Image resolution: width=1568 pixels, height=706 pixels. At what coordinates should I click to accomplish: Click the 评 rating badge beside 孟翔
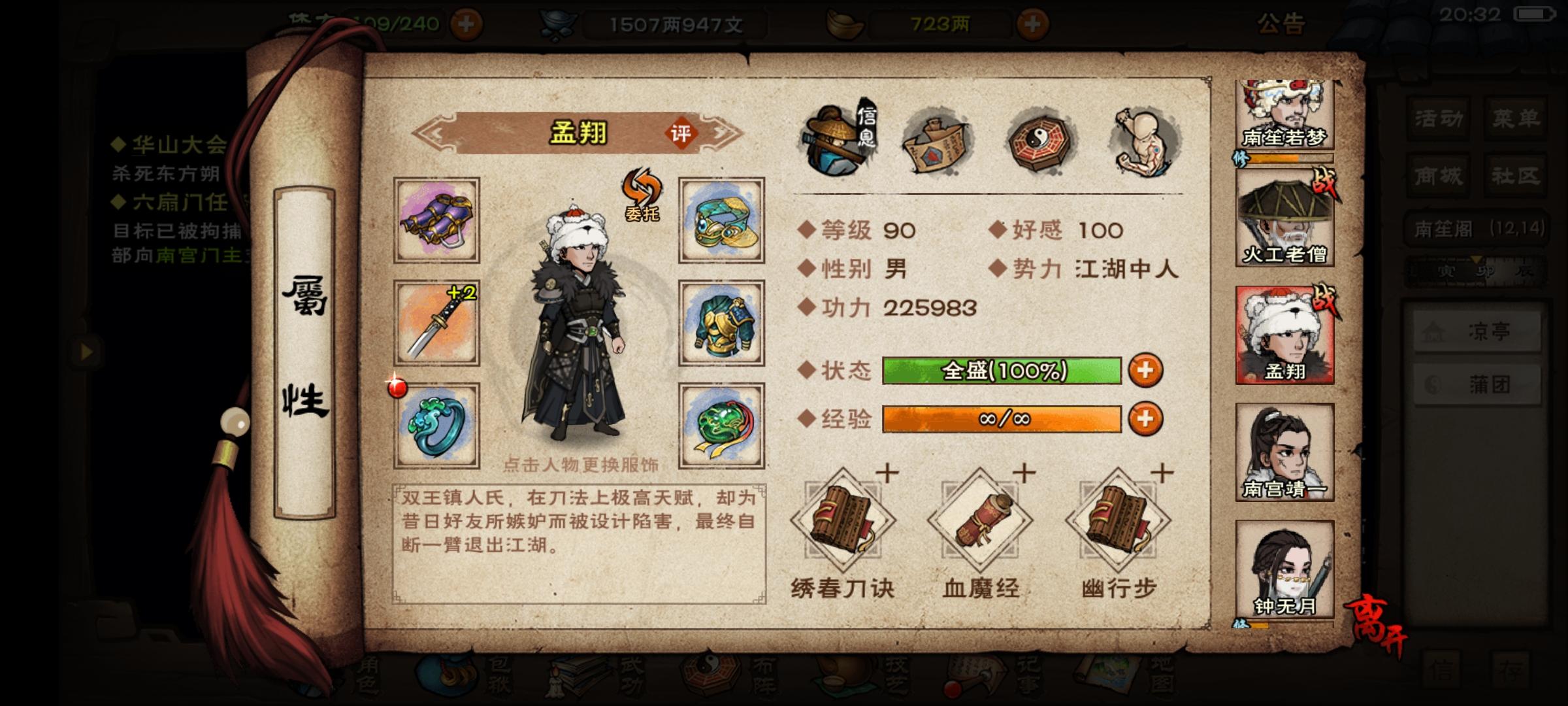click(x=679, y=135)
